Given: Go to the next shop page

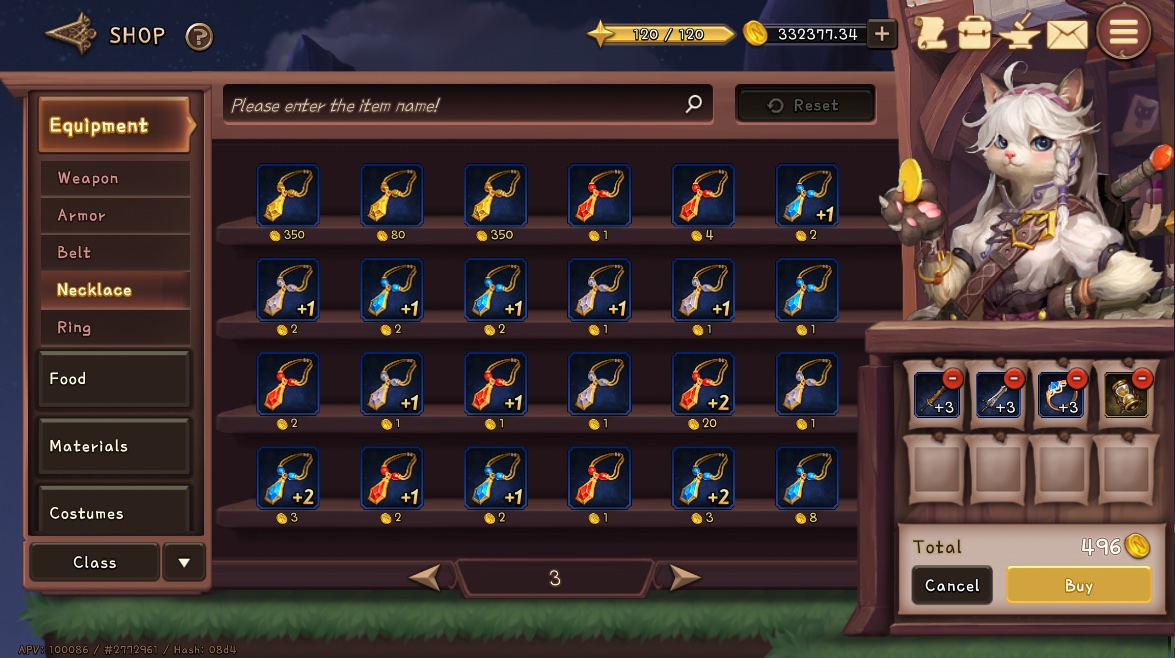Looking at the screenshot, I should pyautogui.click(x=684, y=577).
